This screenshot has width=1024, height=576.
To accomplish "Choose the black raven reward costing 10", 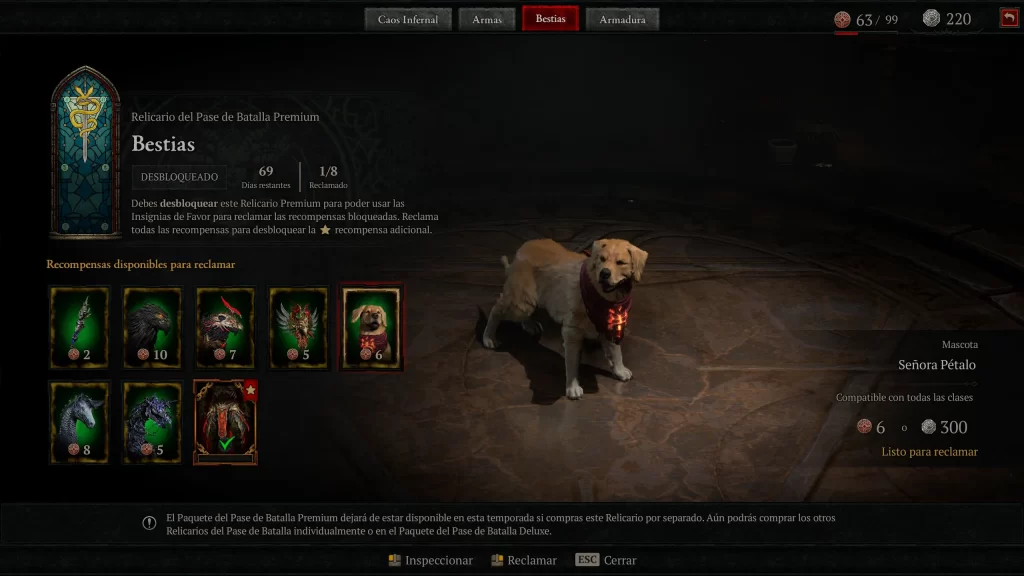I will (x=153, y=328).
